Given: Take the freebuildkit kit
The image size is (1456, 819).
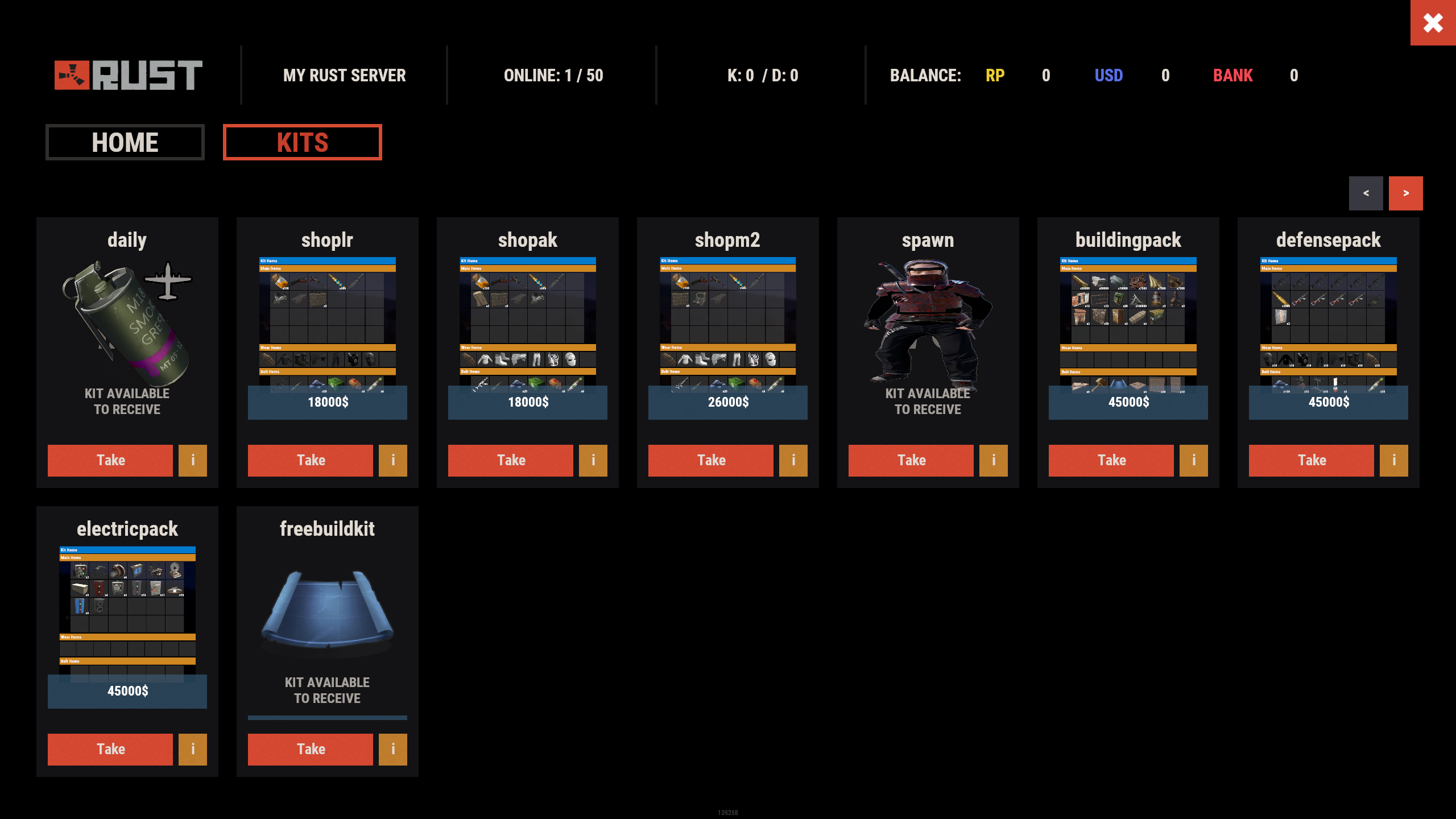Looking at the screenshot, I should click(311, 749).
